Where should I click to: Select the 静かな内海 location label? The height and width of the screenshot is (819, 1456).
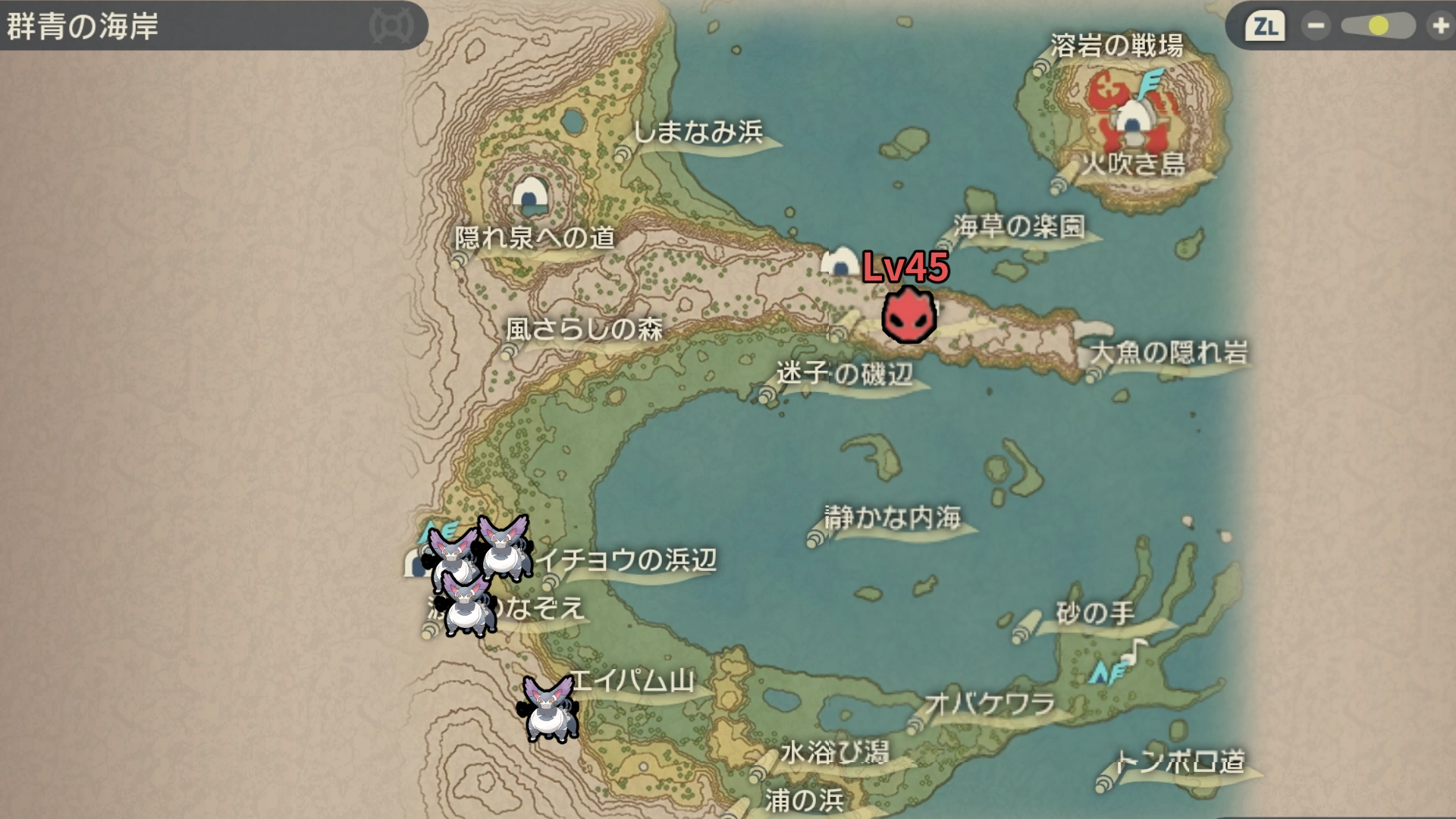893,517
